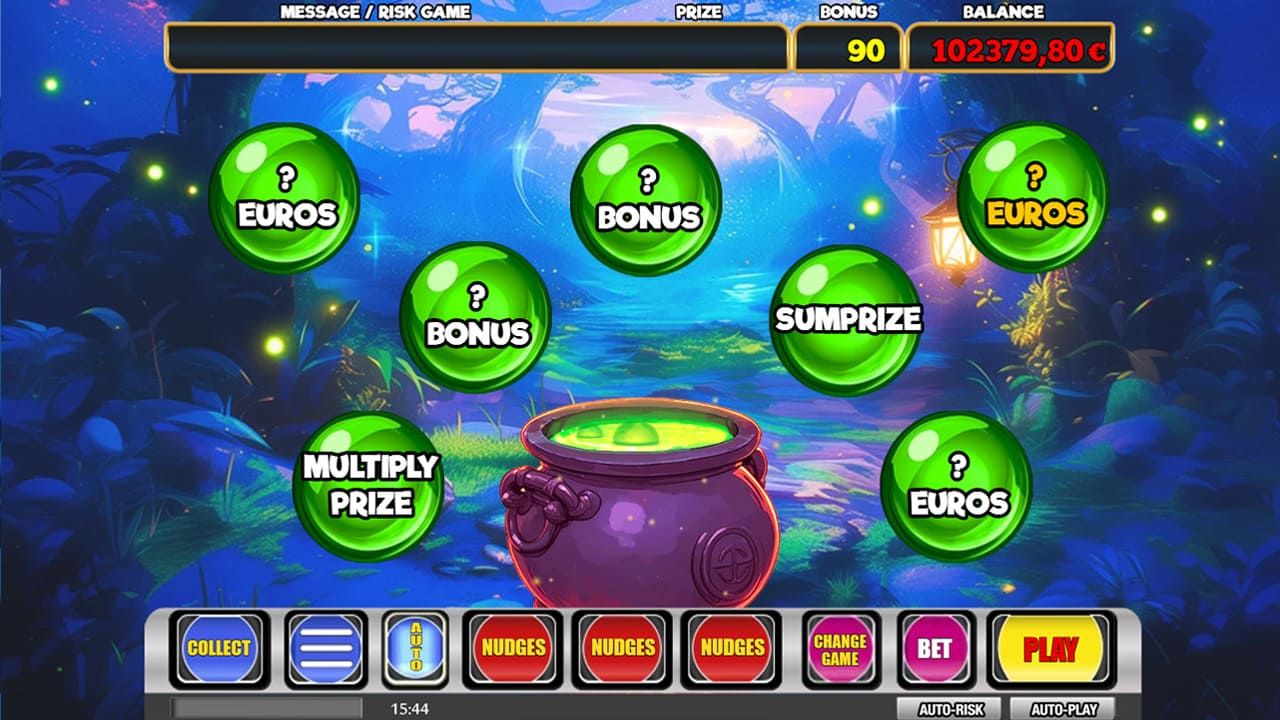This screenshot has height=720, width=1280.
Task: Select the top-left ? EUROS orb
Action: click(283, 198)
